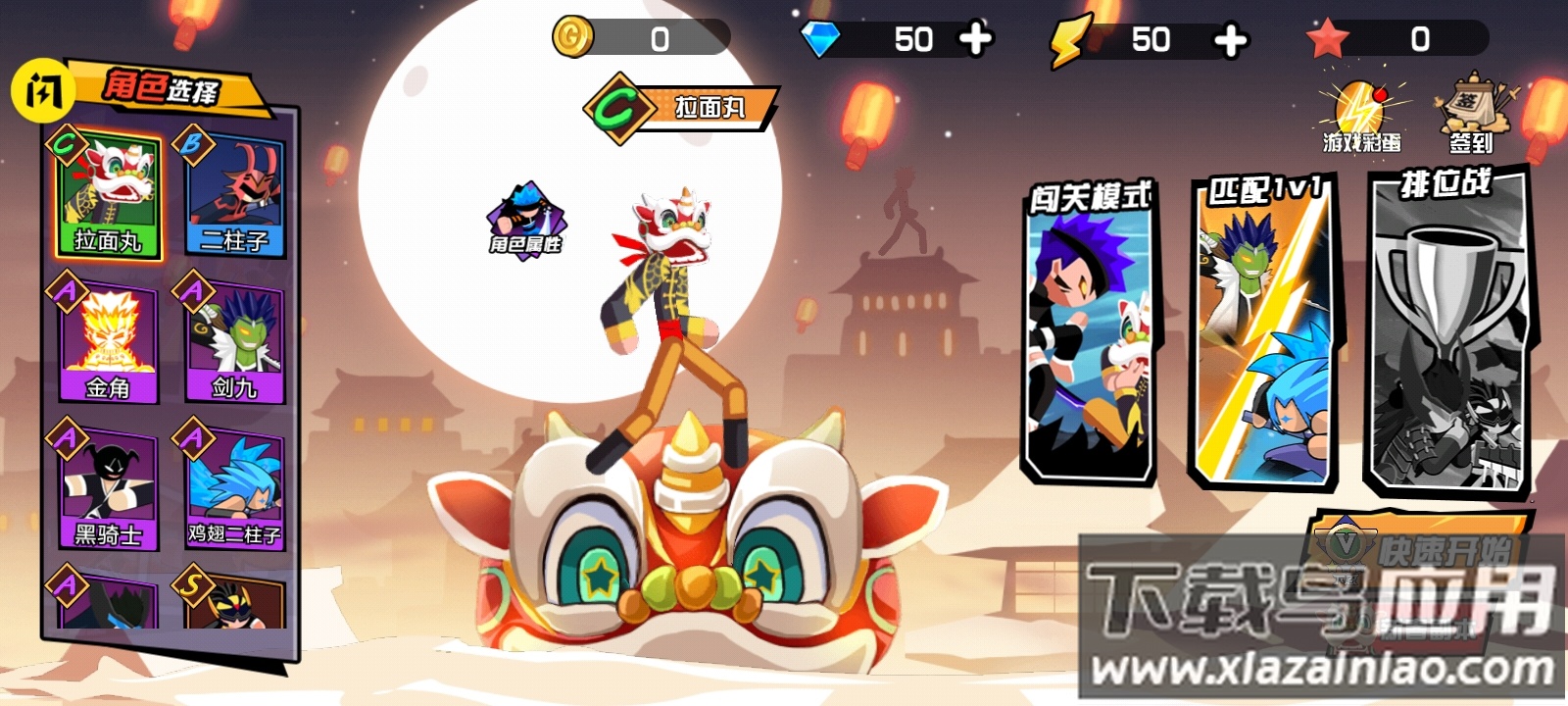The image size is (1568, 706).
Task: Open the 角色属性 character attributes icon
Action: 526,218
